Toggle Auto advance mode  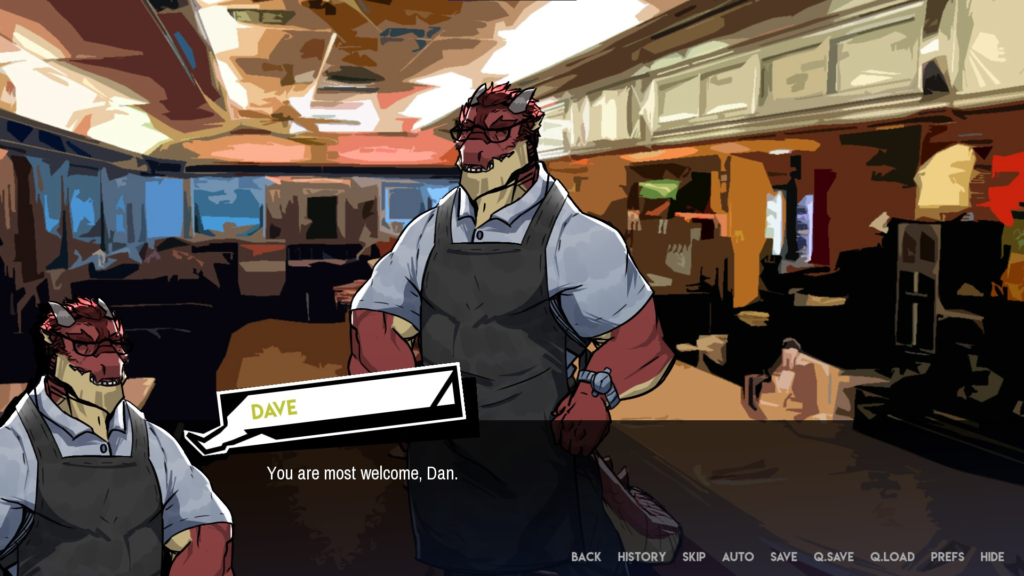pyautogui.click(x=738, y=557)
